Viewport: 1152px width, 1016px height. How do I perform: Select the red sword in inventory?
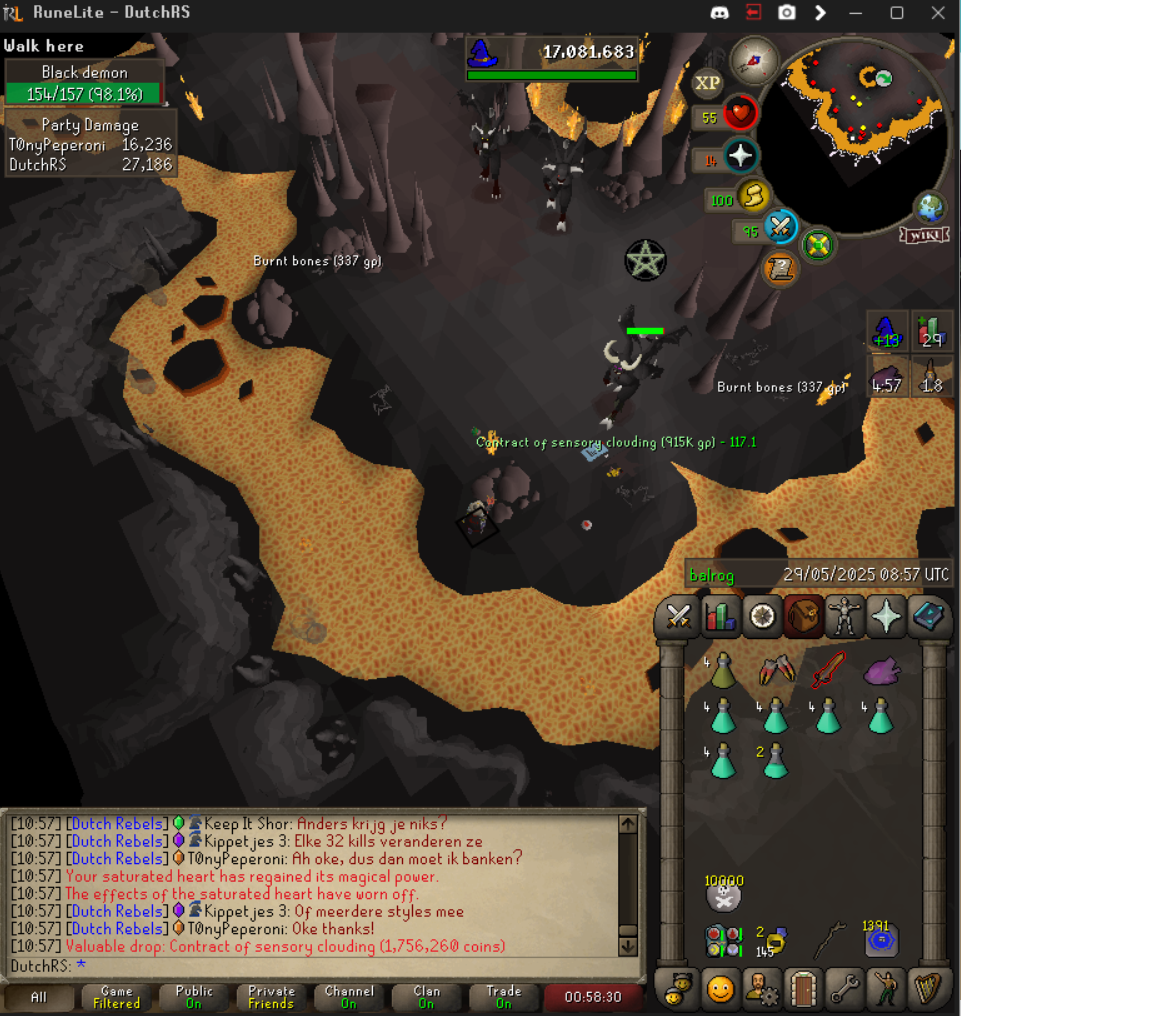pos(827,670)
